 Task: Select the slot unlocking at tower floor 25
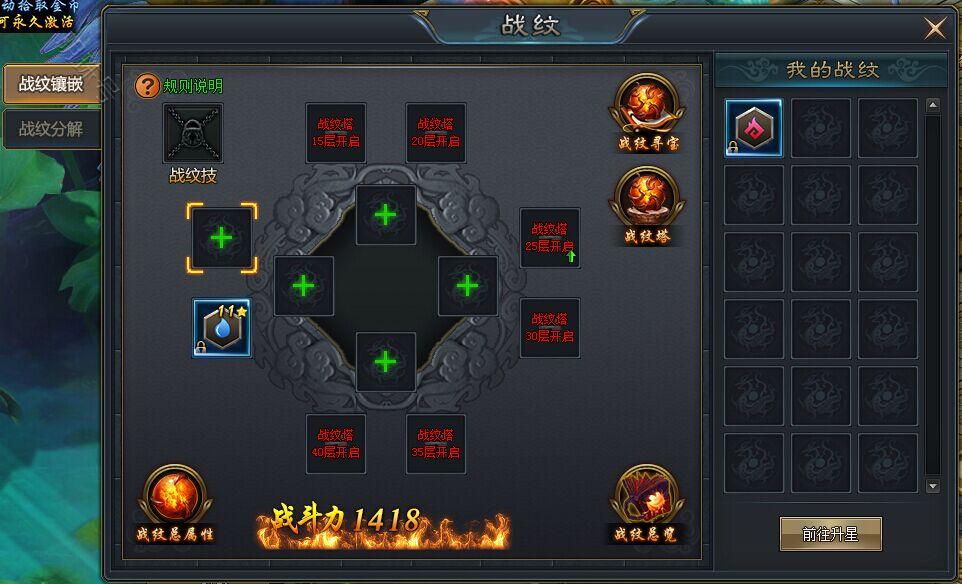pos(550,238)
